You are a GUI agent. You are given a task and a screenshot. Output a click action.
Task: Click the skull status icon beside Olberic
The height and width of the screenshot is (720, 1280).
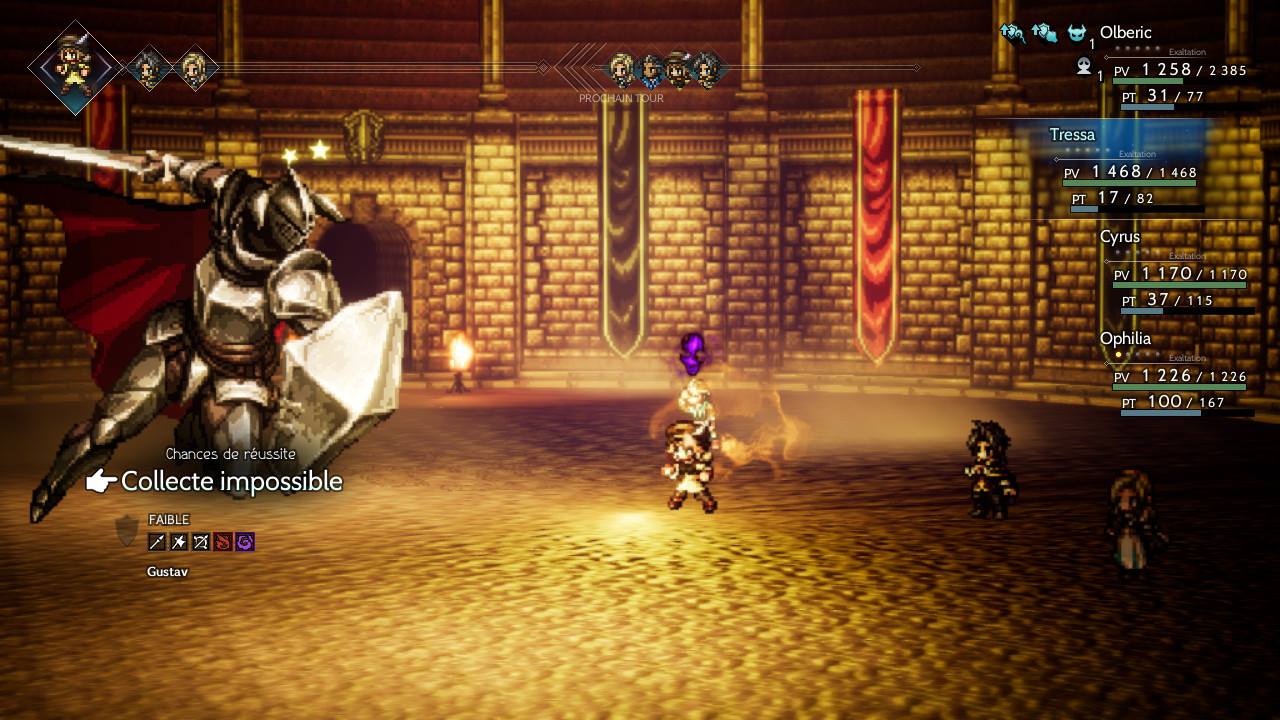1083,67
